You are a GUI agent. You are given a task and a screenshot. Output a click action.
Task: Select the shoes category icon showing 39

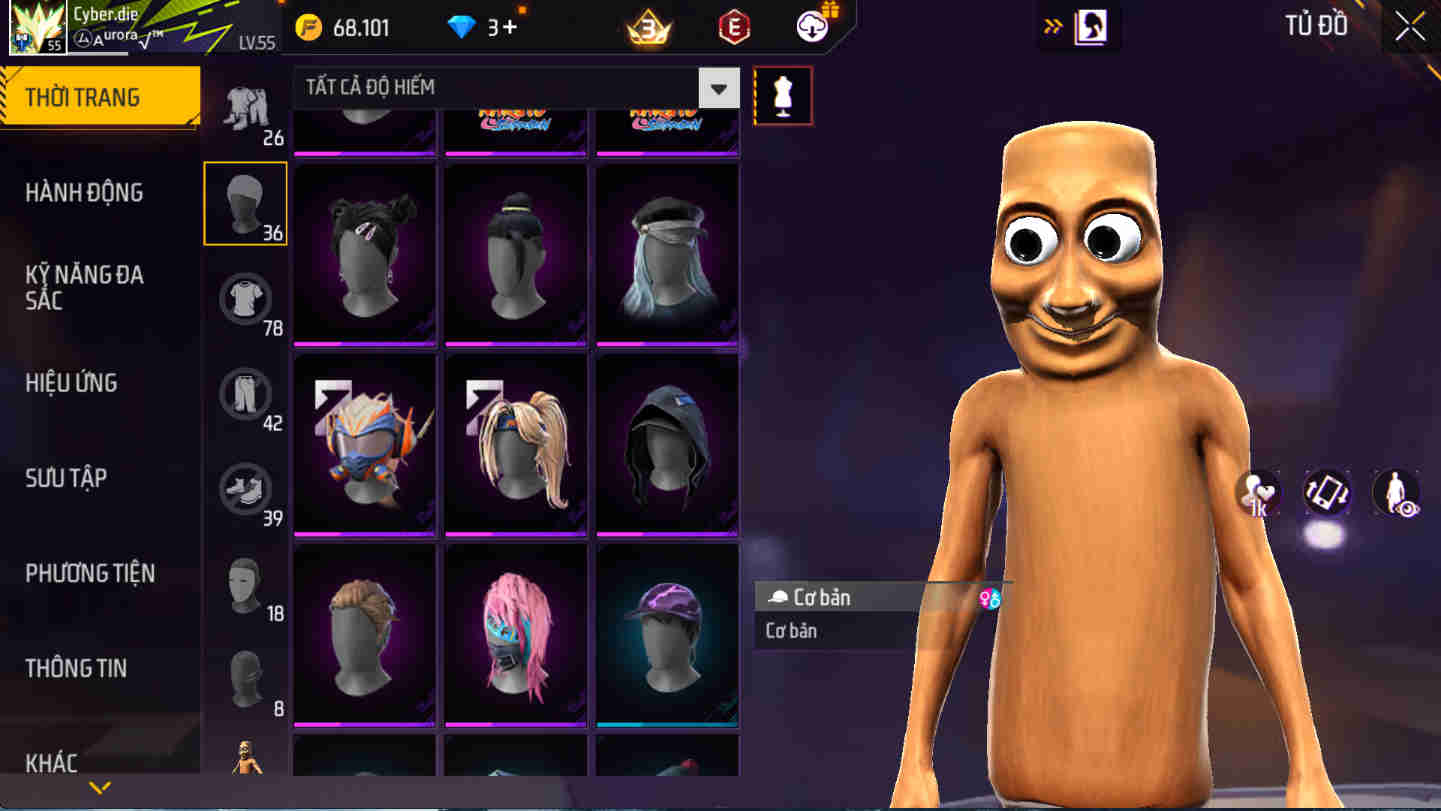(246, 489)
